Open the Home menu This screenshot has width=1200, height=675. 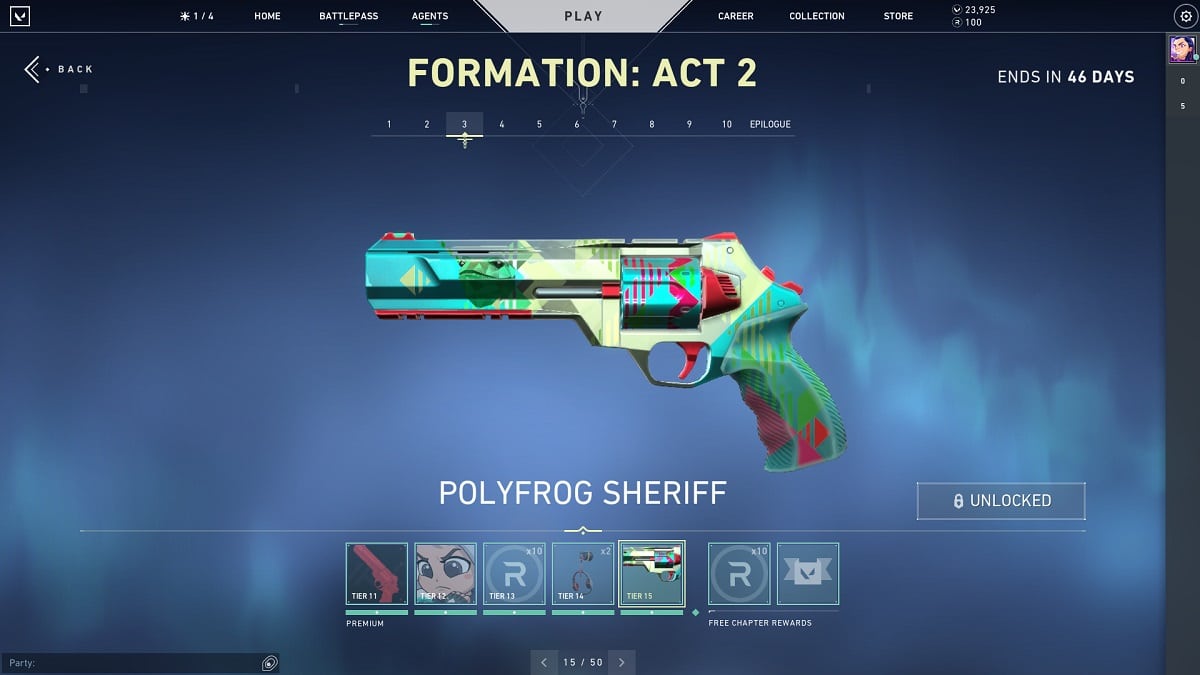click(267, 16)
